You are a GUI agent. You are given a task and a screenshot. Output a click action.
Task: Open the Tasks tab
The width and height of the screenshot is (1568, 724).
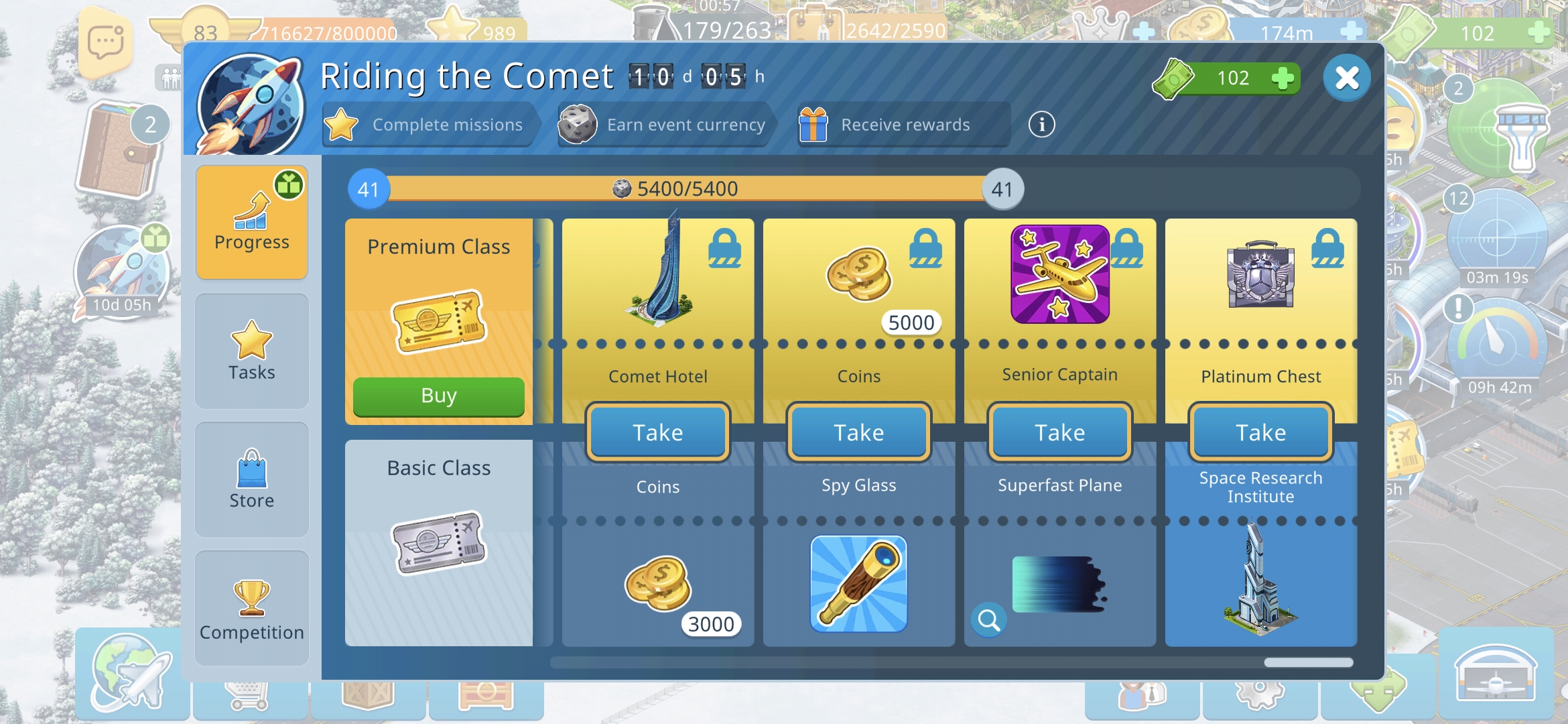(252, 351)
